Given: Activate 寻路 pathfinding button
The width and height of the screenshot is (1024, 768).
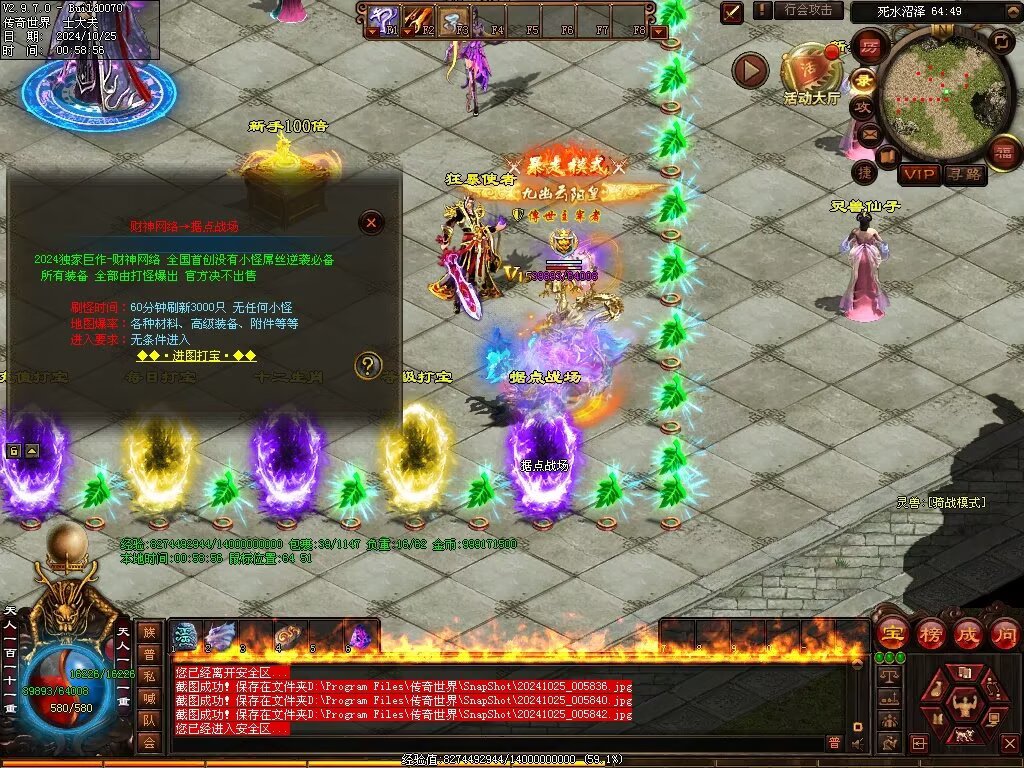Looking at the screenshot, I should tap(965, 175).
